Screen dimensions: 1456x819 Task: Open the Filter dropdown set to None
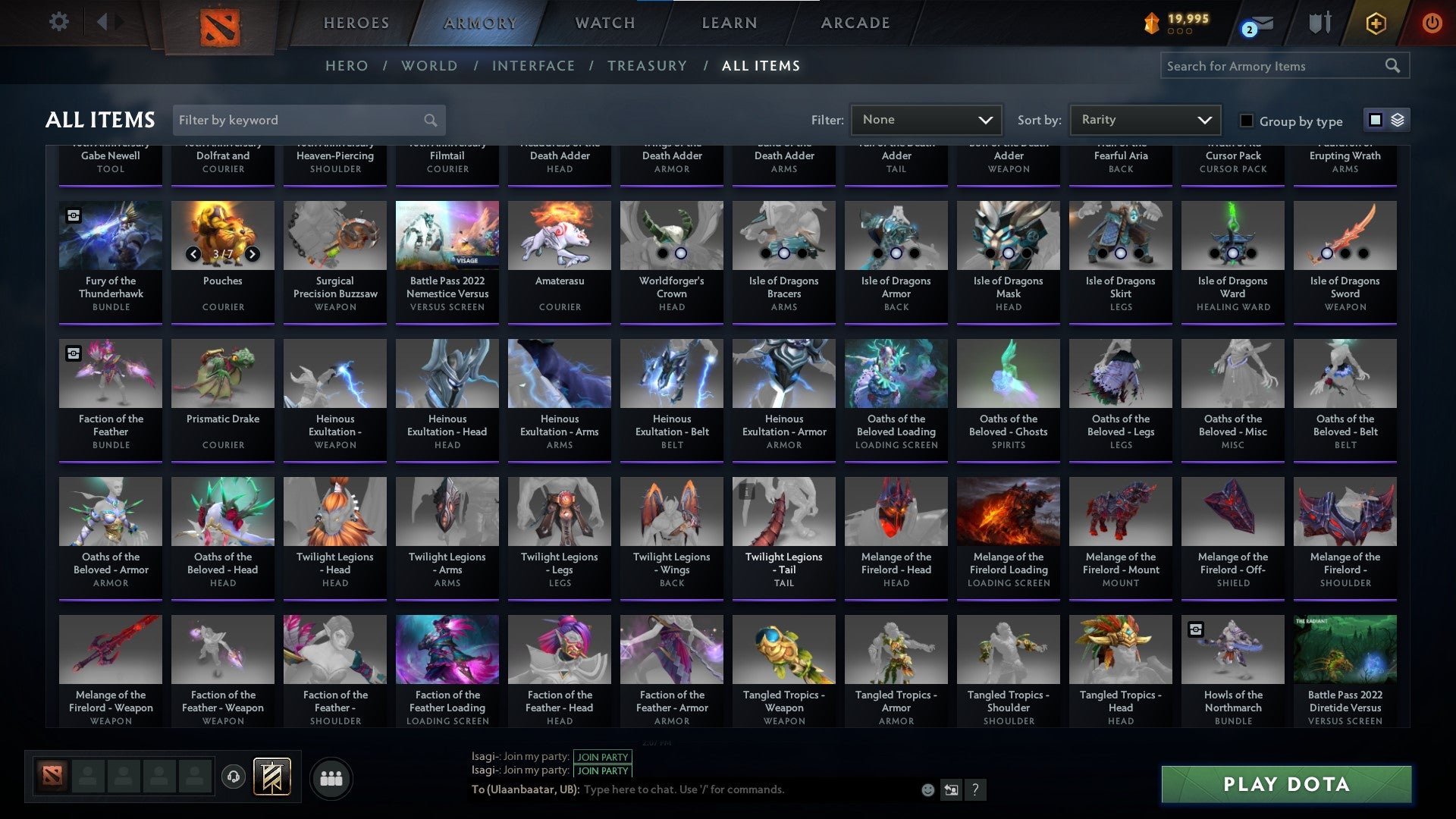pyautogui.click(x=925, y=119)
